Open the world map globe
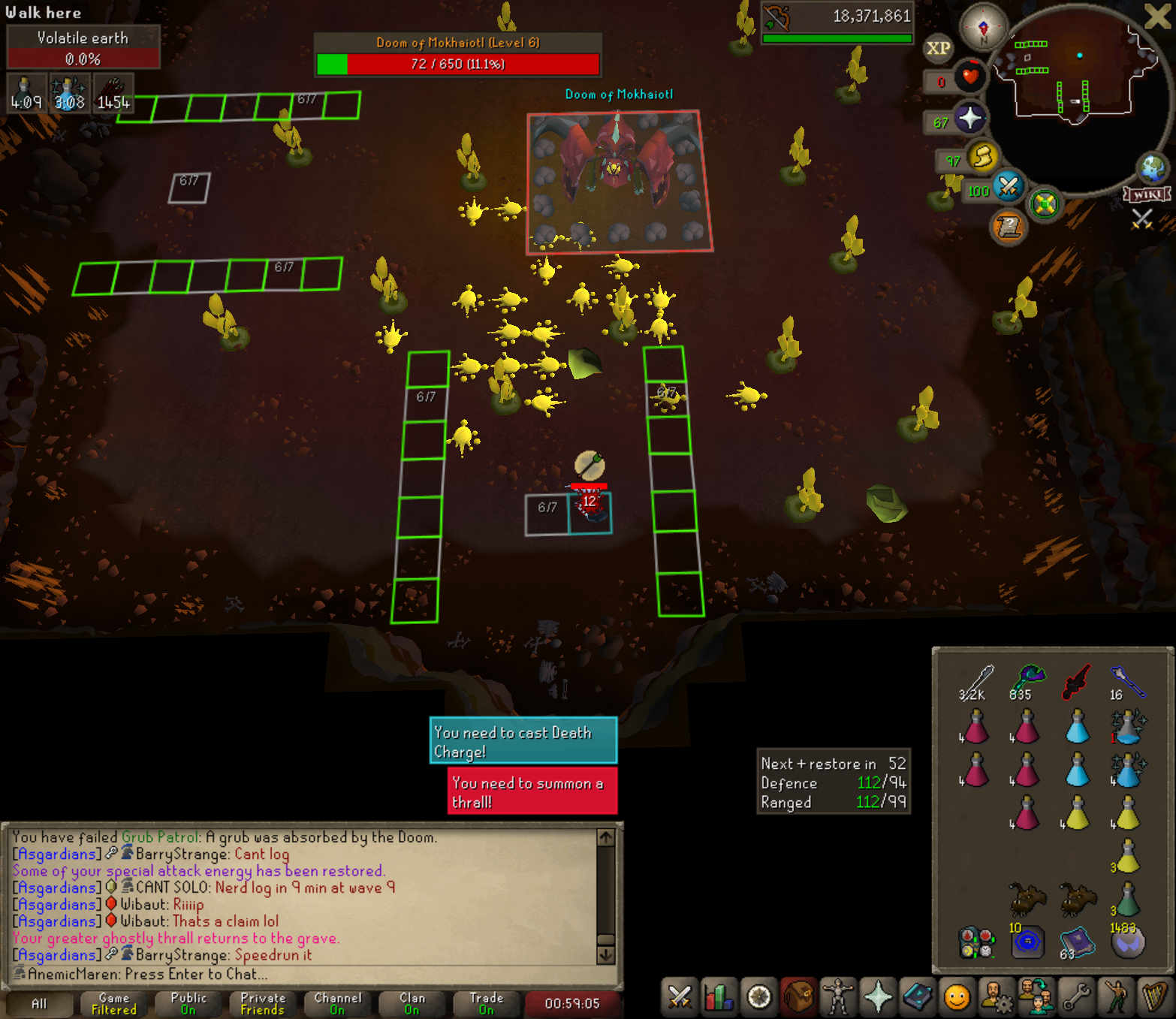 (x=1152, y=168)
